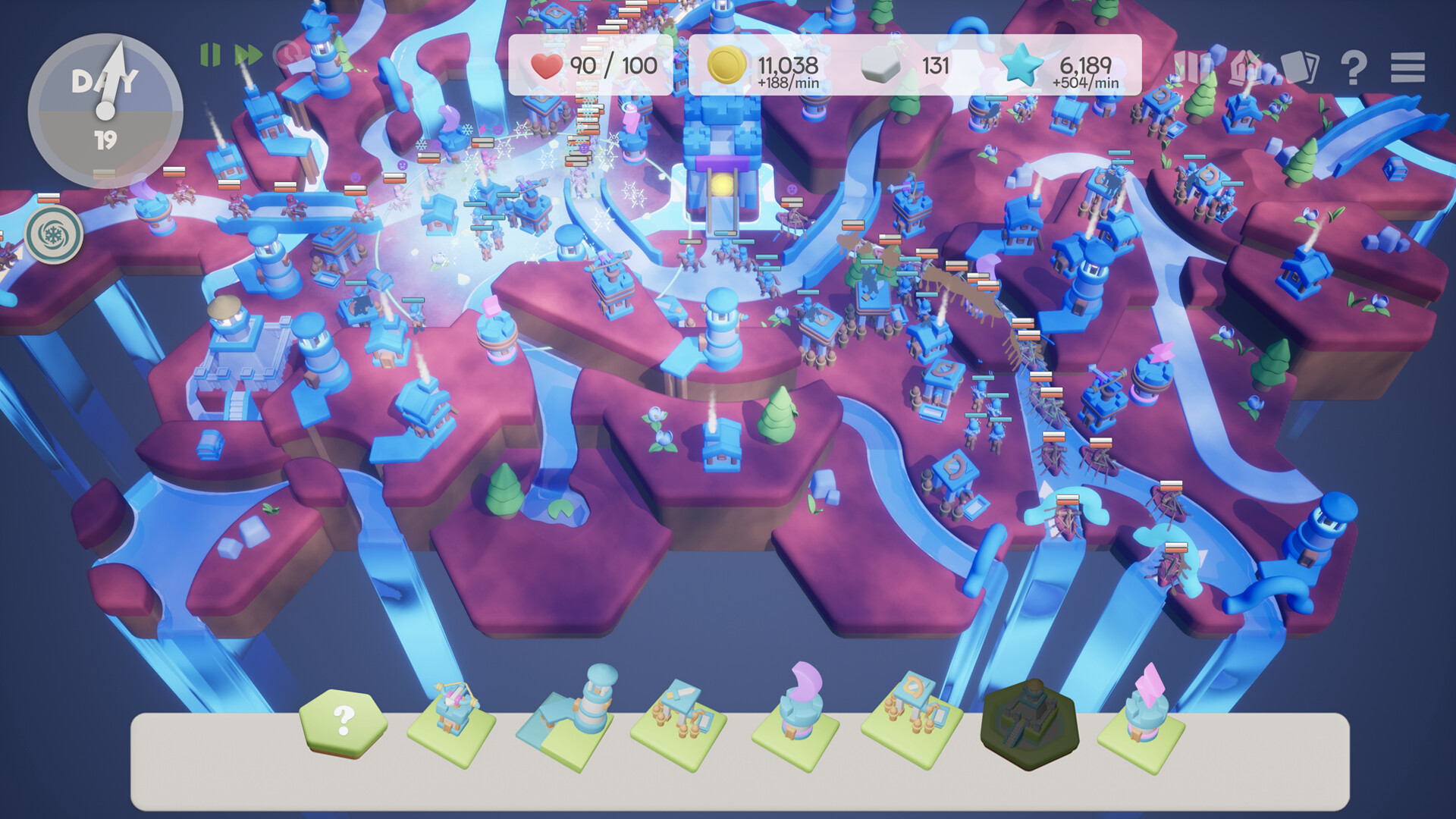Click the blue star score icon
Screen dimensions: 1456x819
click(1020, 67)
